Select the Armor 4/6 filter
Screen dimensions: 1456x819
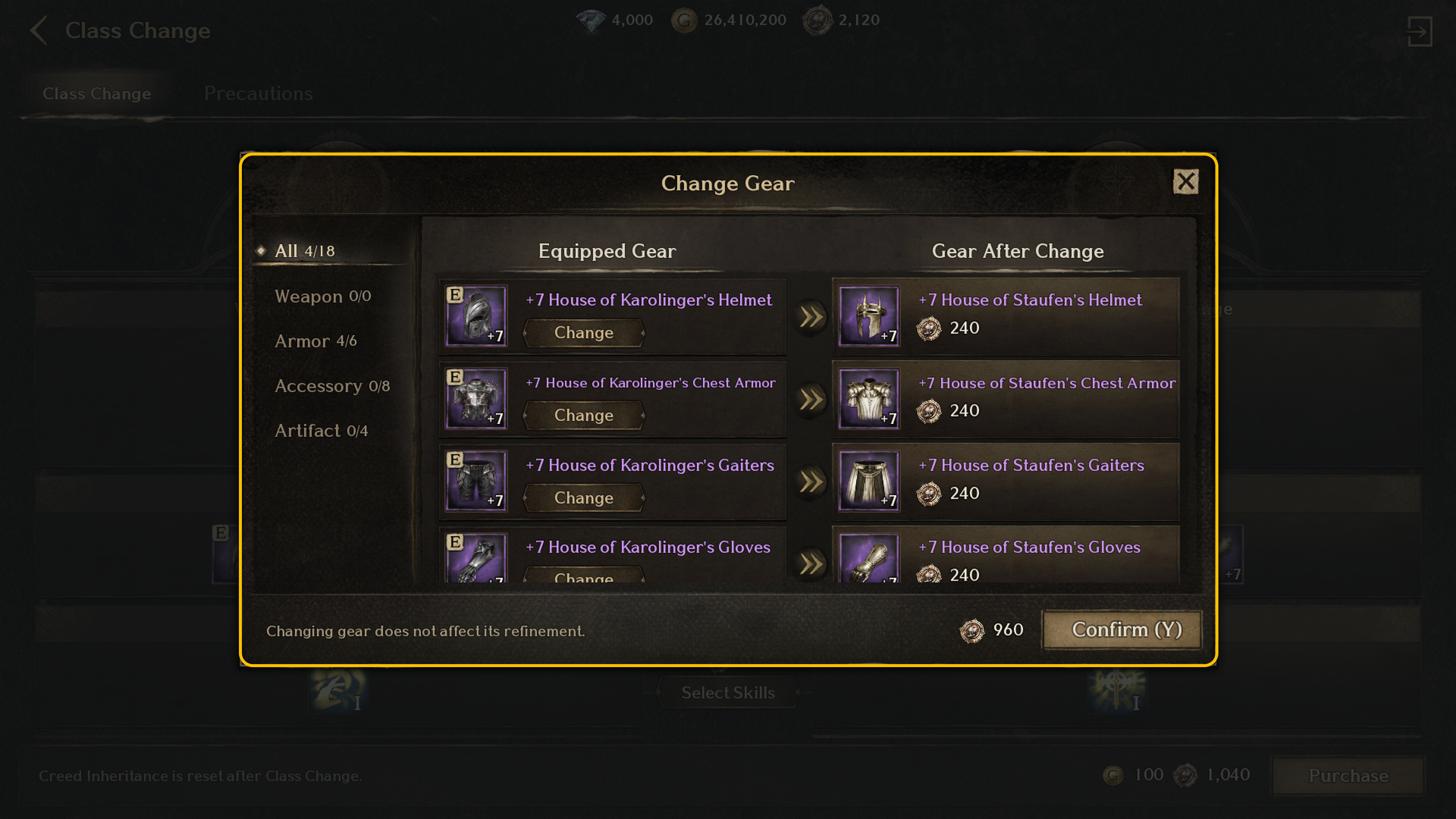coord(315,341)
